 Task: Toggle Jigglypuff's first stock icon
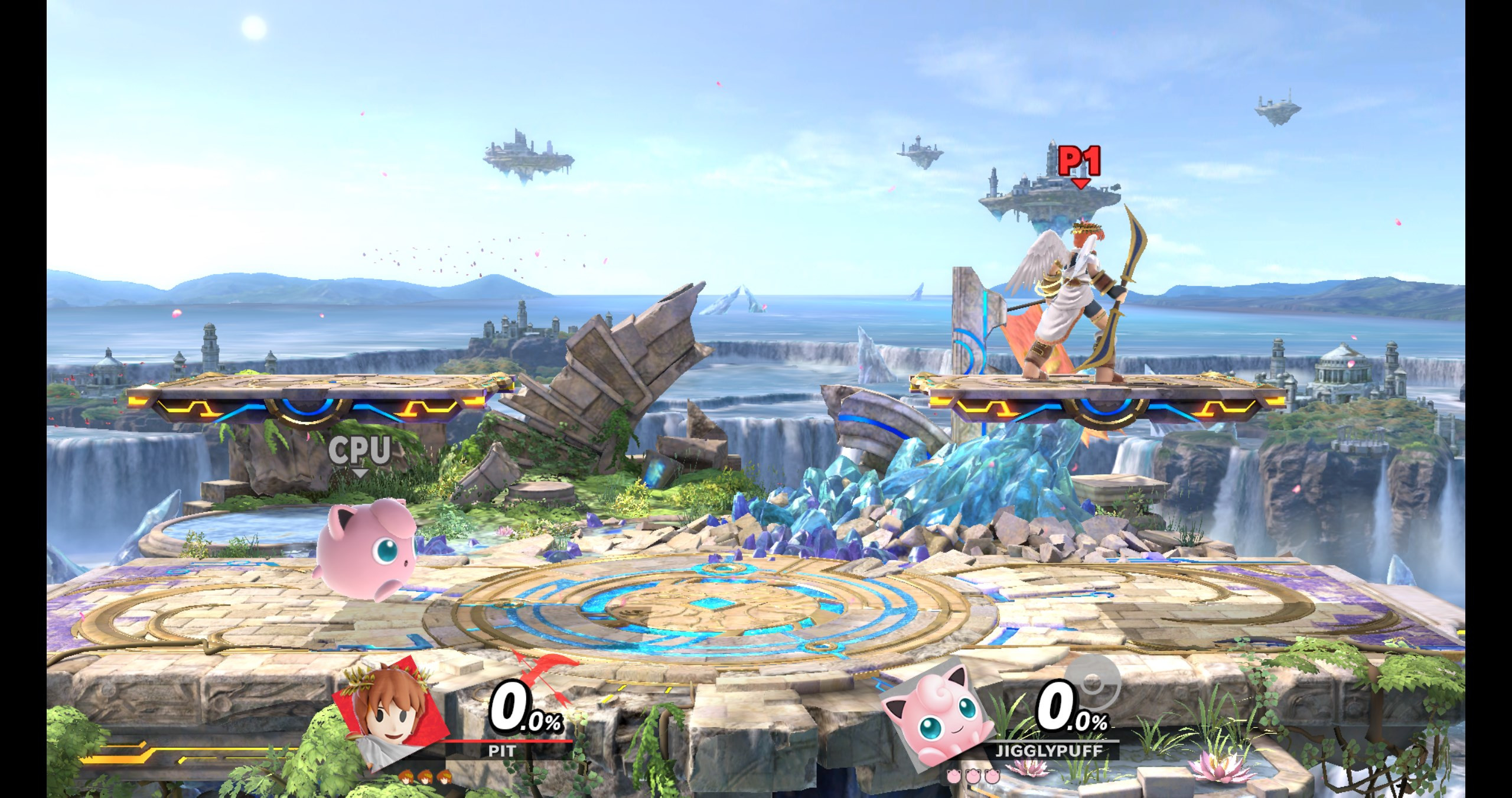point(954,776)
